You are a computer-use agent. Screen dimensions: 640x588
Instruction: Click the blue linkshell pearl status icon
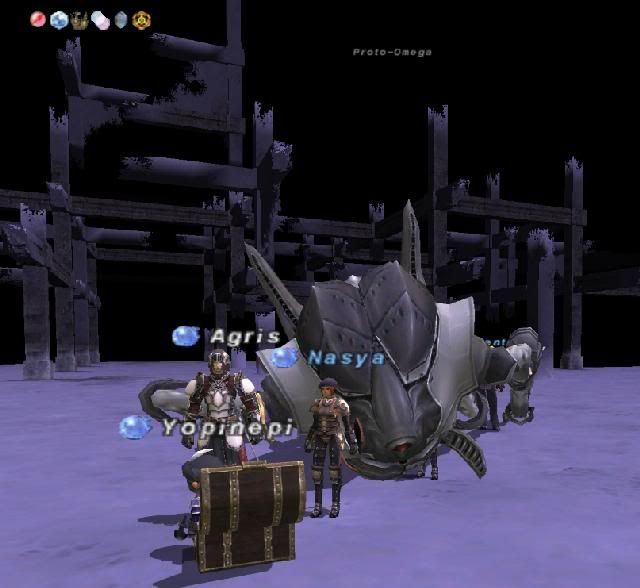tap(59, 19)
